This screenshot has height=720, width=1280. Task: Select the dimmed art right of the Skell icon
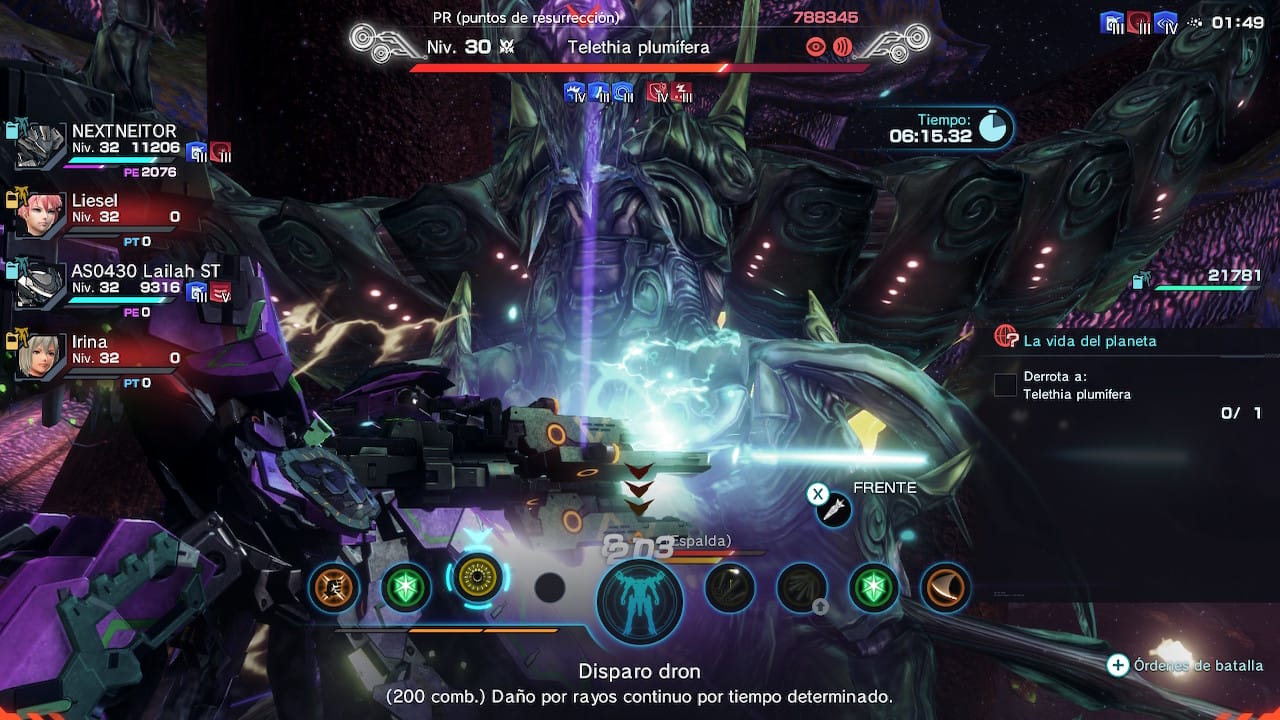(729, 588)
